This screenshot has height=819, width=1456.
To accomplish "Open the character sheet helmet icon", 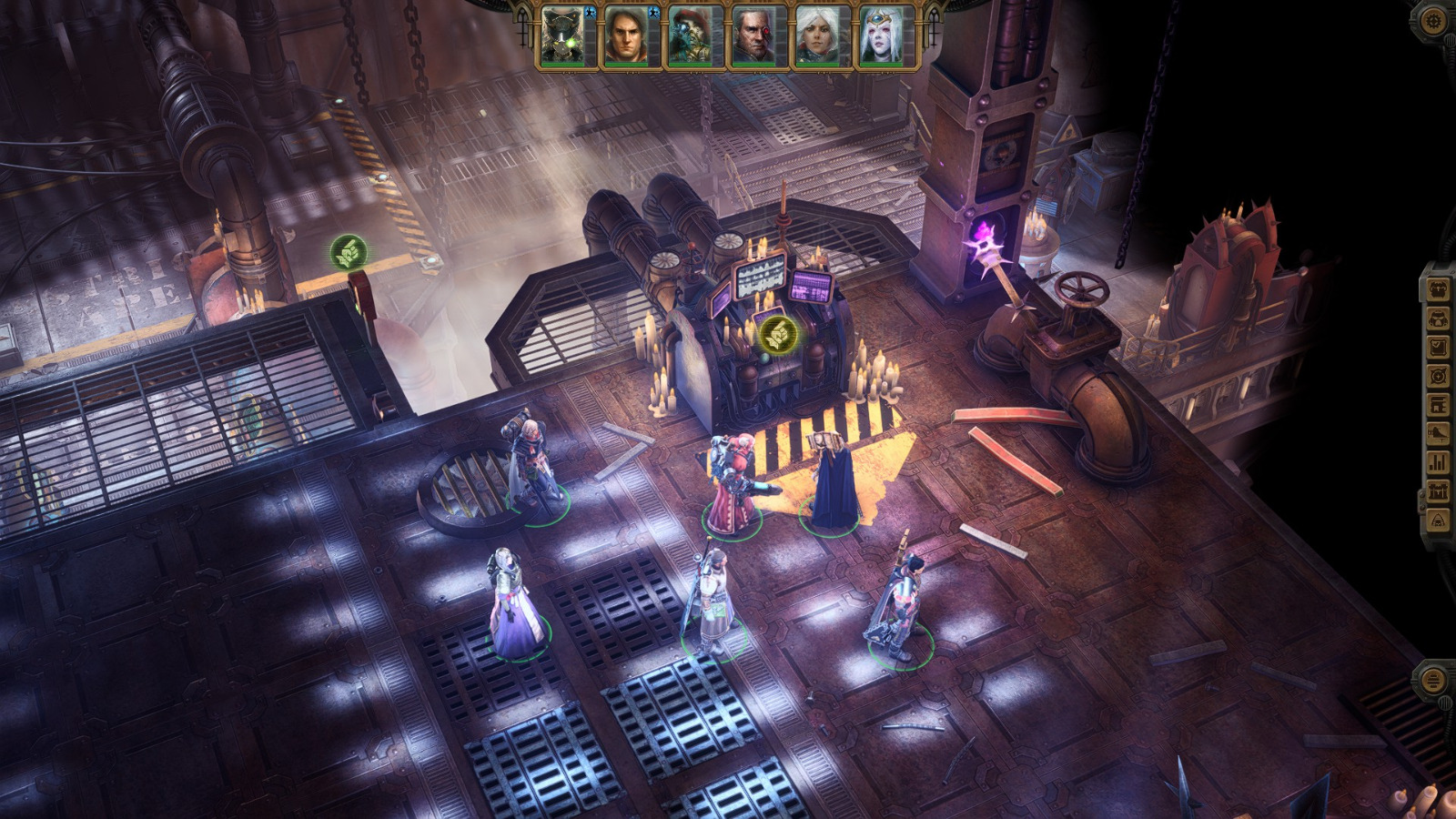I will pos(1436,318).
